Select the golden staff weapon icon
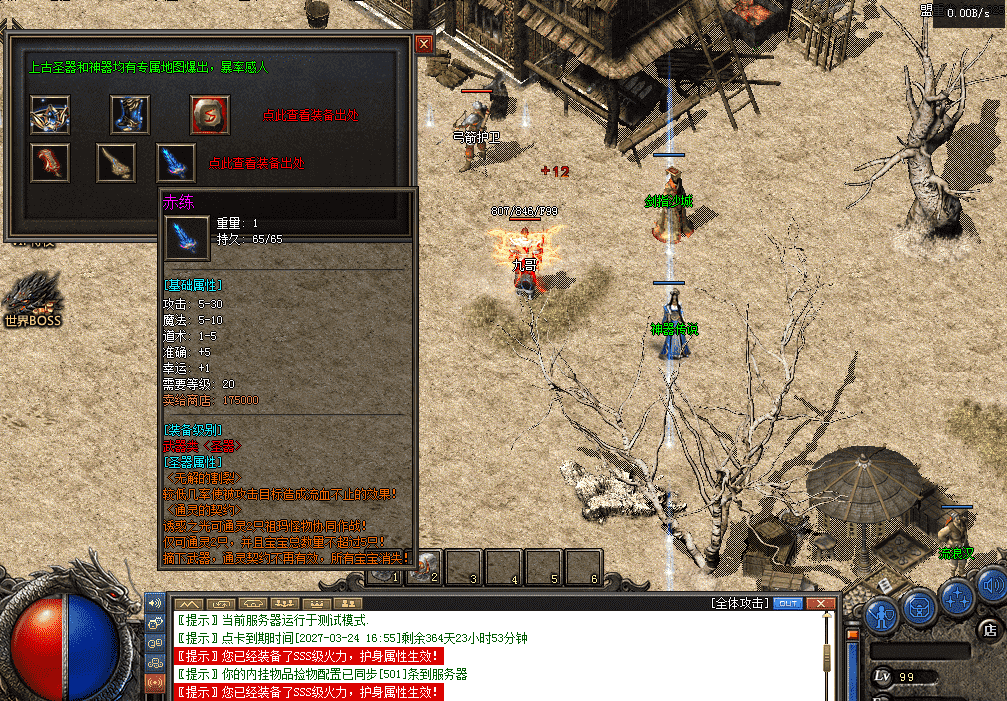Viewport: 1007px width, 701px height. pyautogui.click(x=116, y=163)
